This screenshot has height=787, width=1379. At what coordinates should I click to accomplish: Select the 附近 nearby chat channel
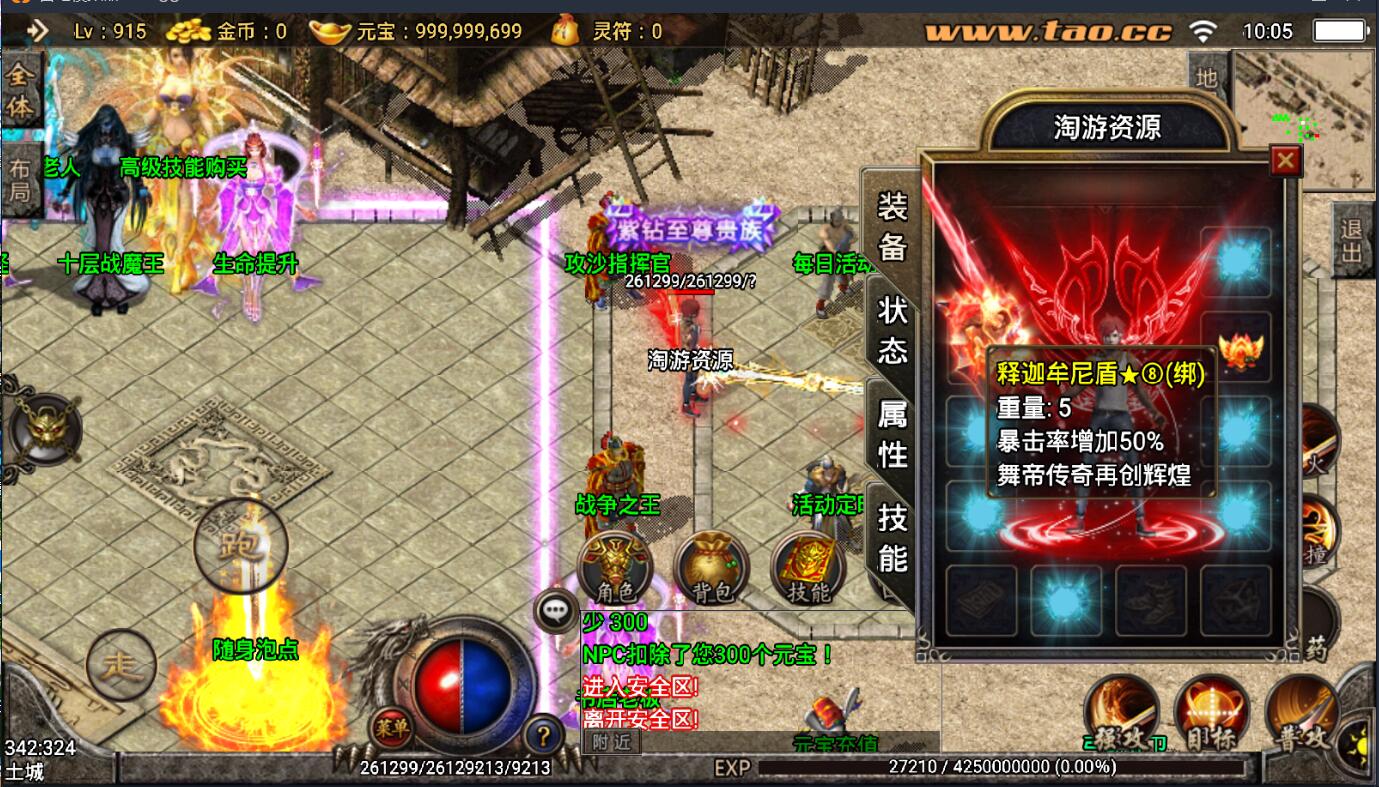610,742
